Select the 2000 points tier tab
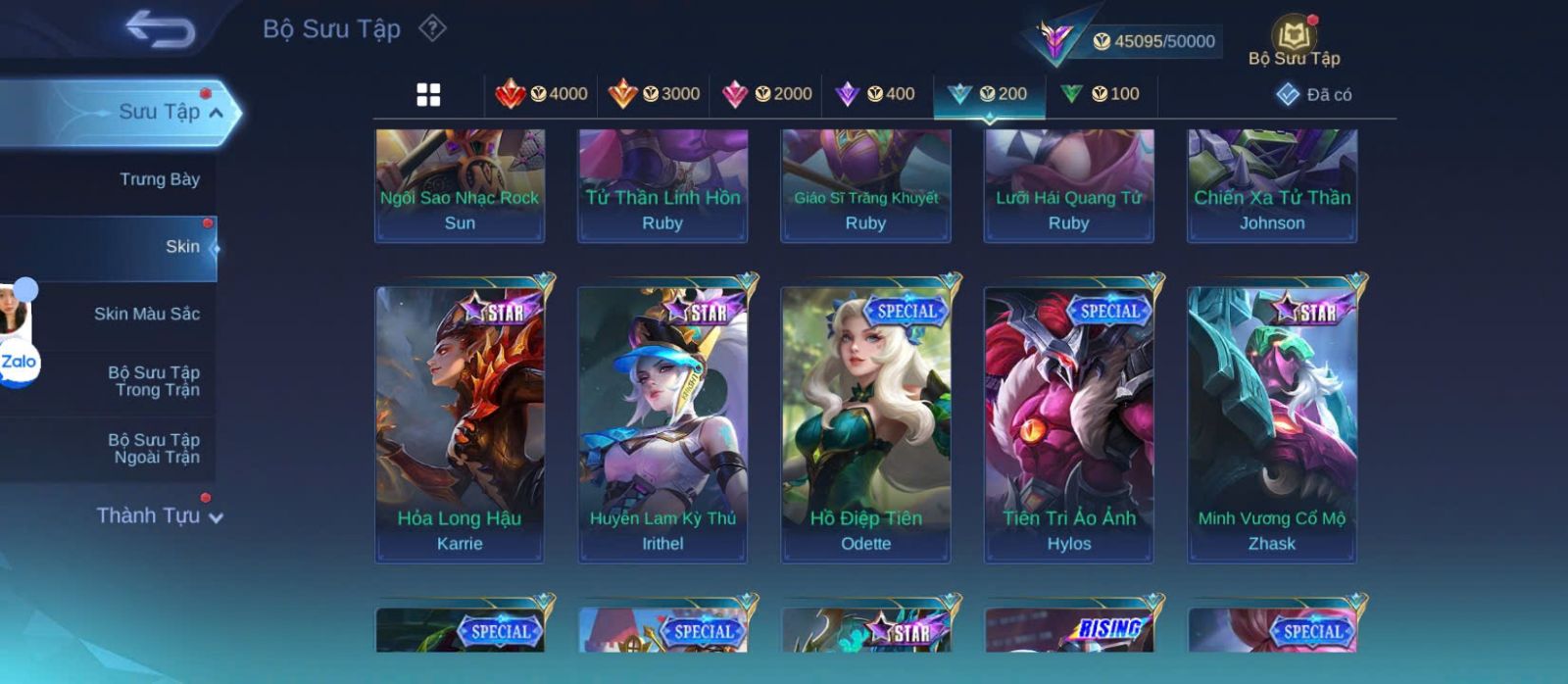This screenshot has width=1568, height=684. click(766, 94)
